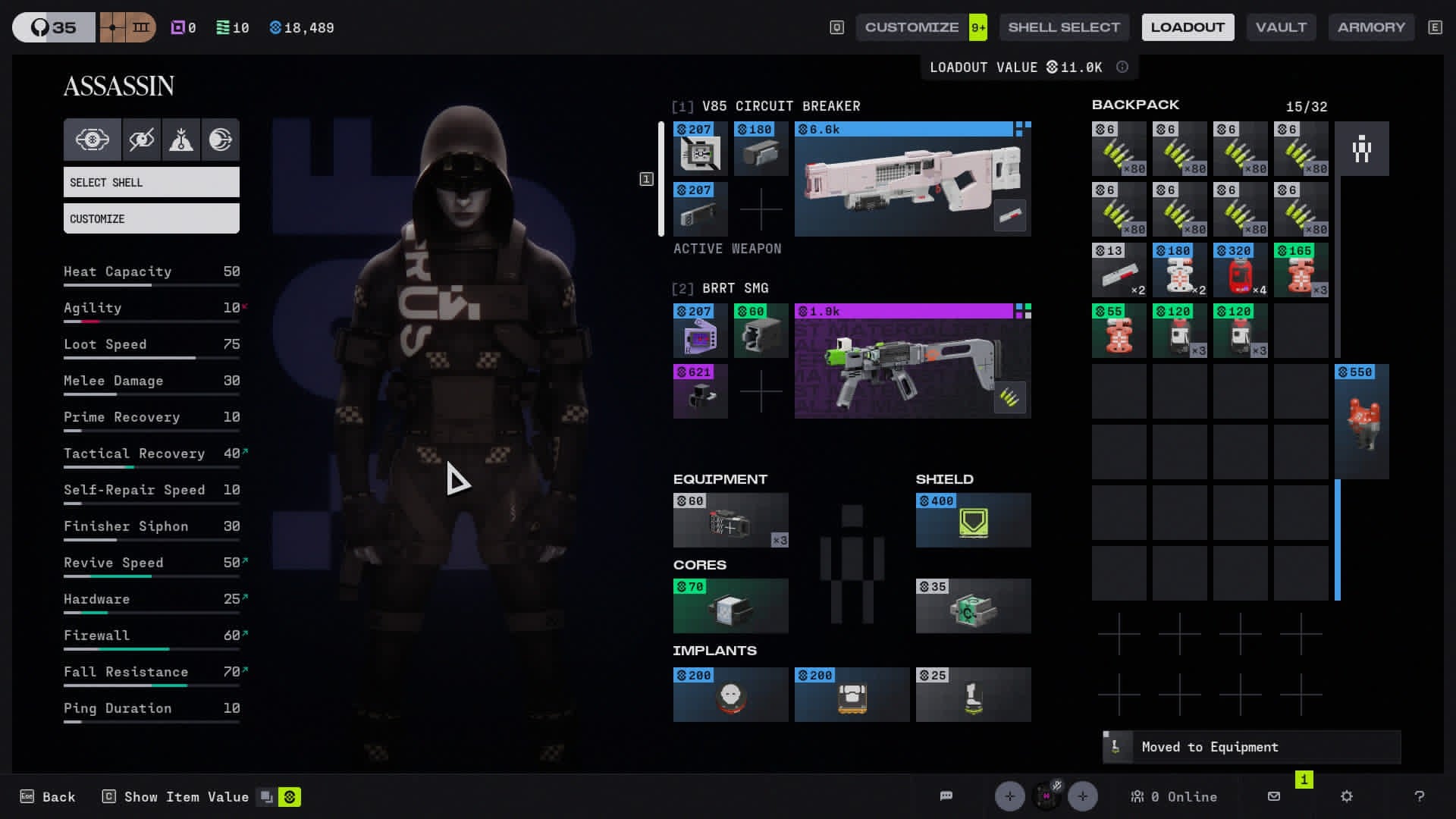
Task: Show loadout value info tooltip icon
Action: (x=1122, y=67)
